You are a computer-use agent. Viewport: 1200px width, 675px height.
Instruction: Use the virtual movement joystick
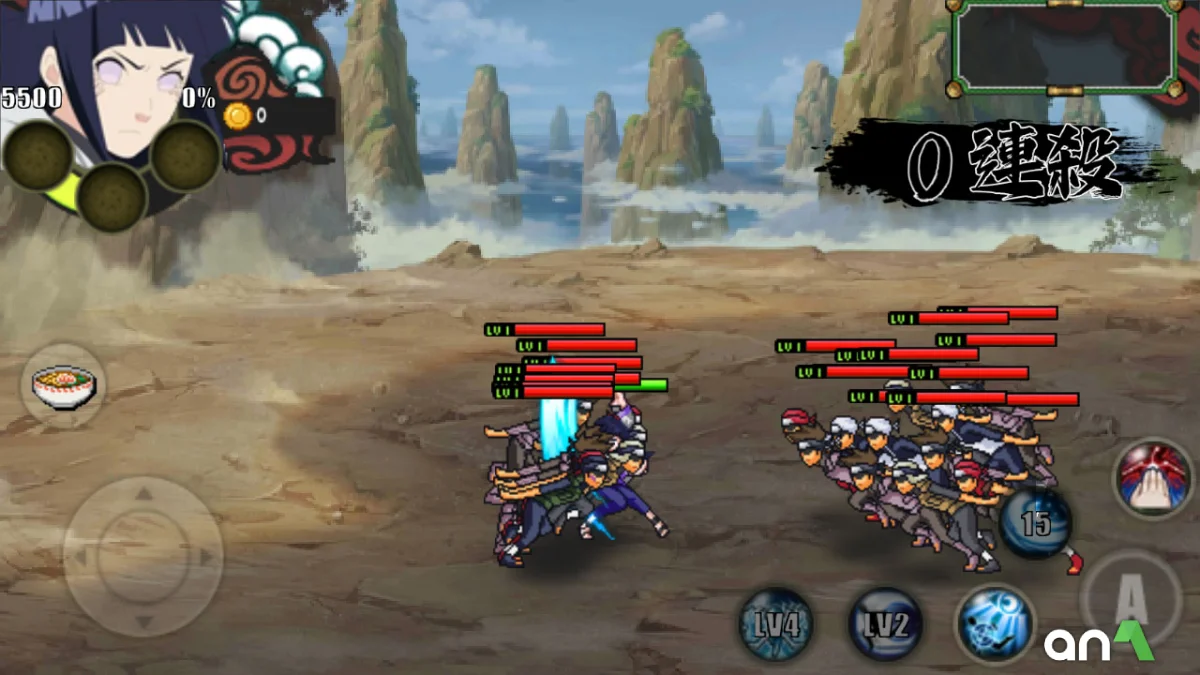tap(143, 556)
